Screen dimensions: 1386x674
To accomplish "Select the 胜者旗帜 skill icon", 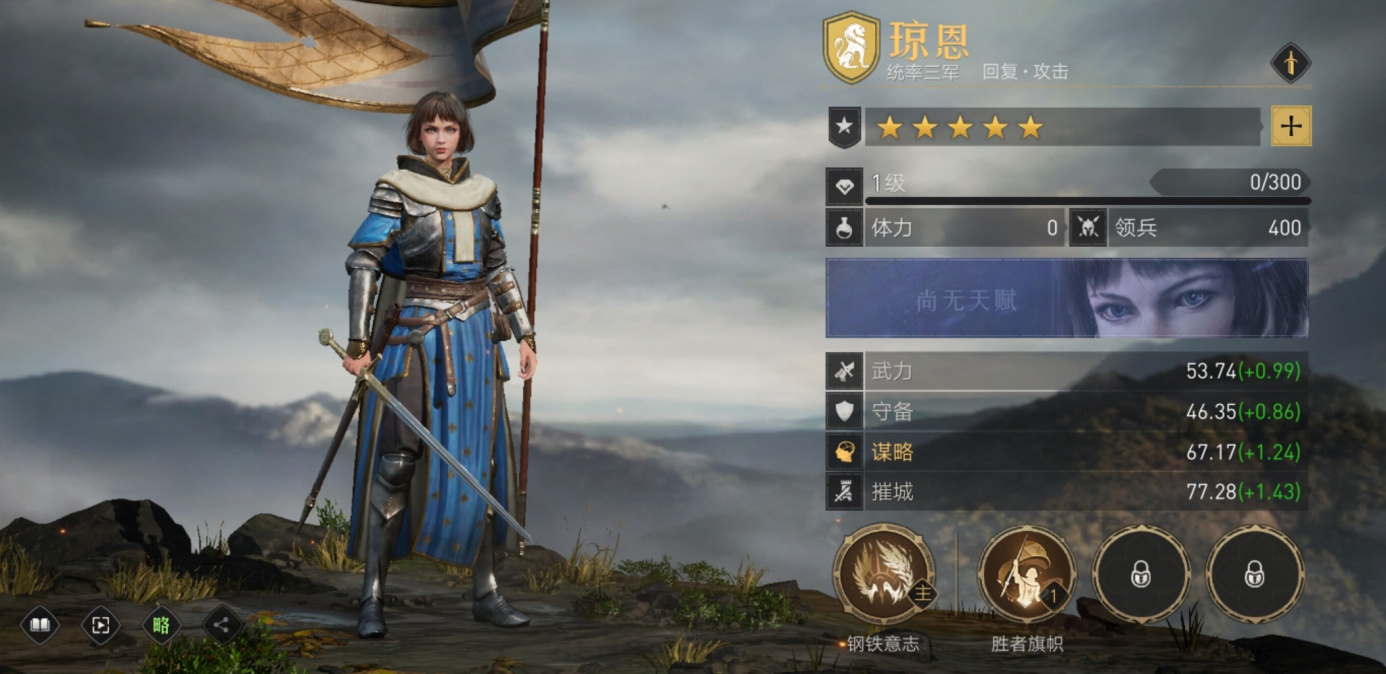I will [x=1027, y=575].
